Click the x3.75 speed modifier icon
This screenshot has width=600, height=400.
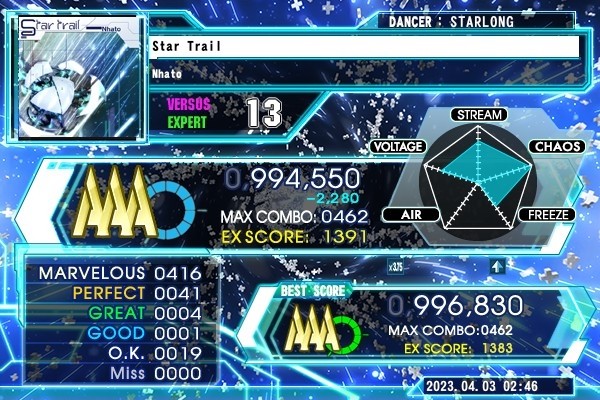point(396,267)
